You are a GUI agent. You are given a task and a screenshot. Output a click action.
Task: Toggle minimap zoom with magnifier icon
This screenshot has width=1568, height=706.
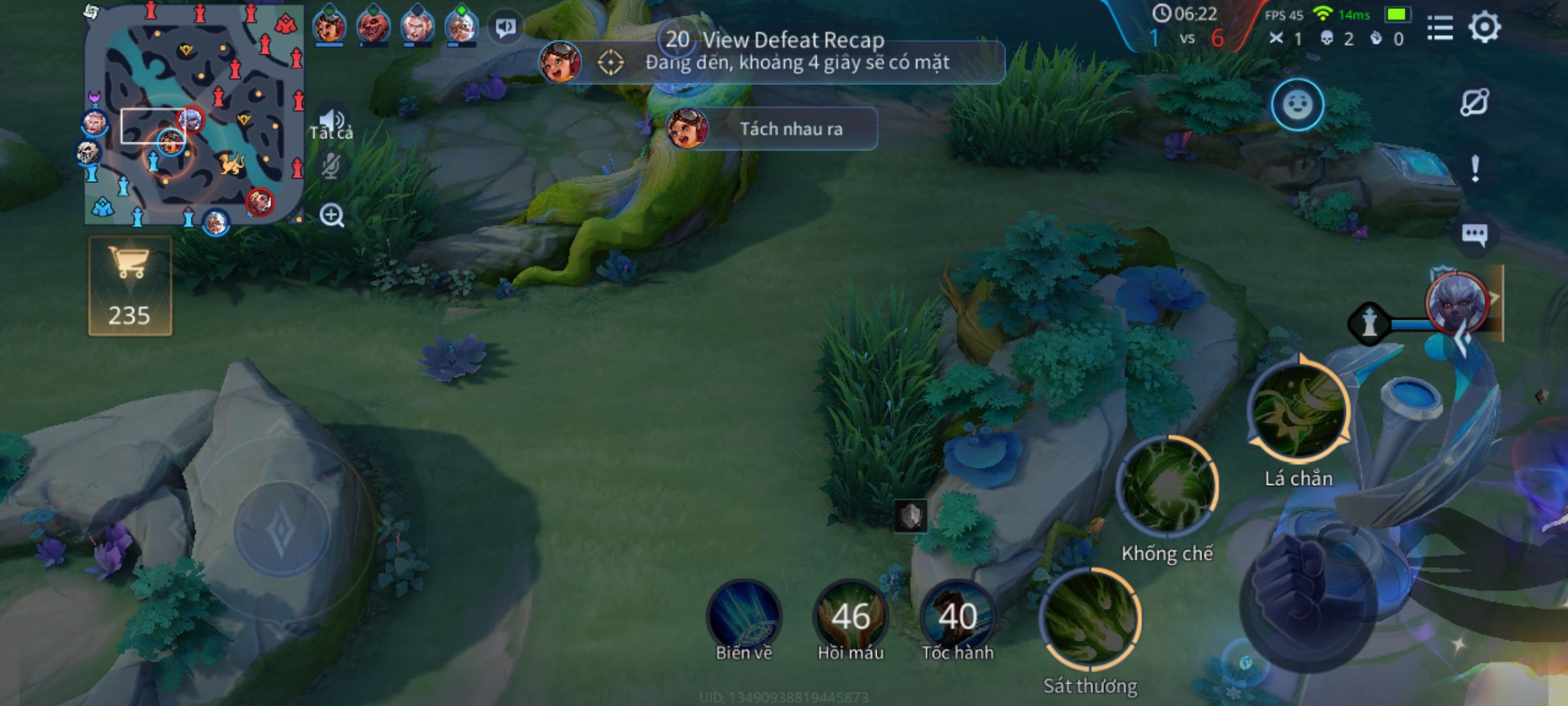pos(333,214)
